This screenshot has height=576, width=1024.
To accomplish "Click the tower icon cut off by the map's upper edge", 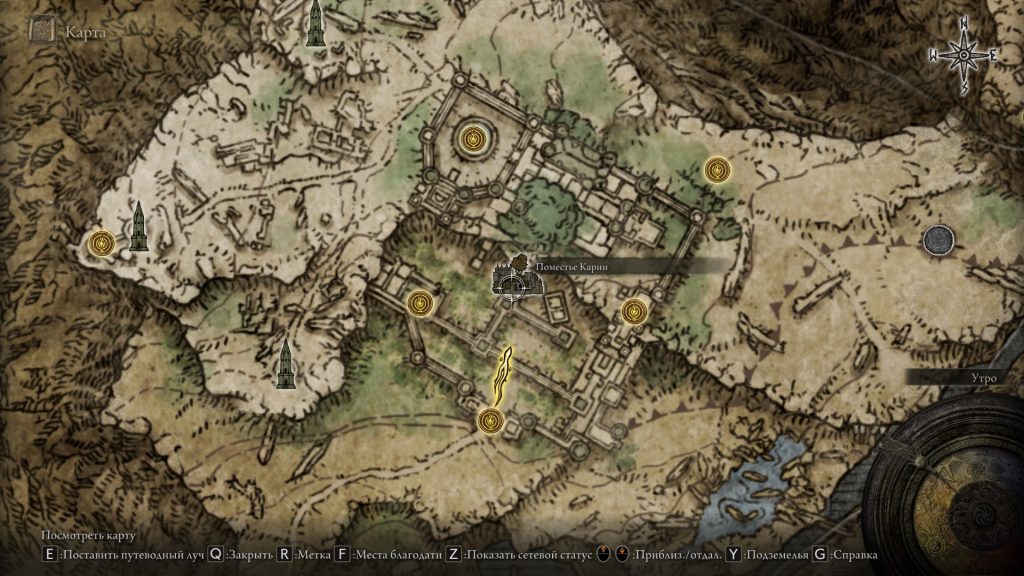I will click(316, 23).
